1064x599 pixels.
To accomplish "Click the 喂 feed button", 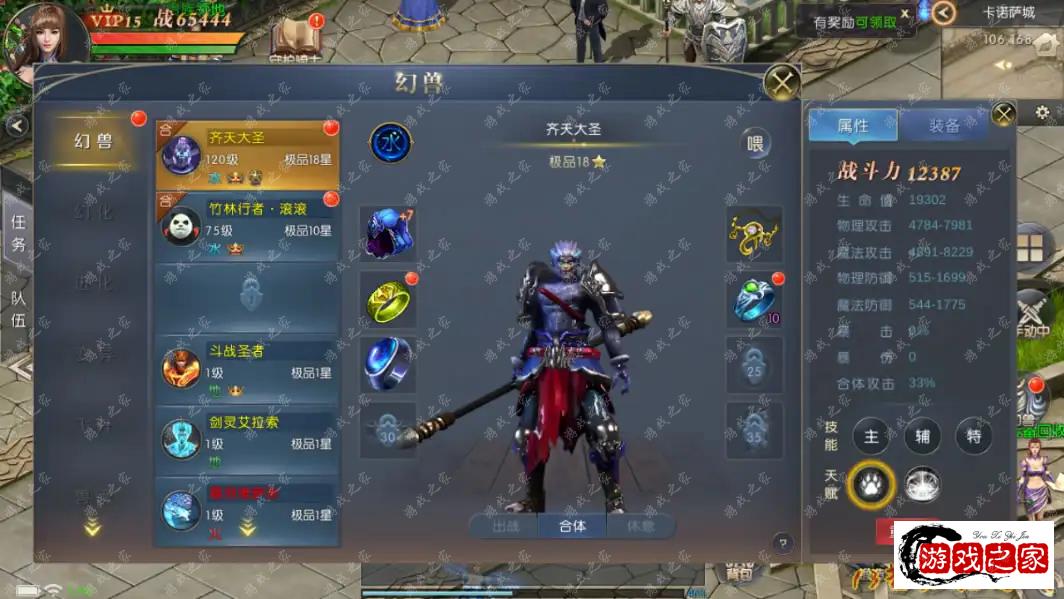I will click(x=756, y=144).
